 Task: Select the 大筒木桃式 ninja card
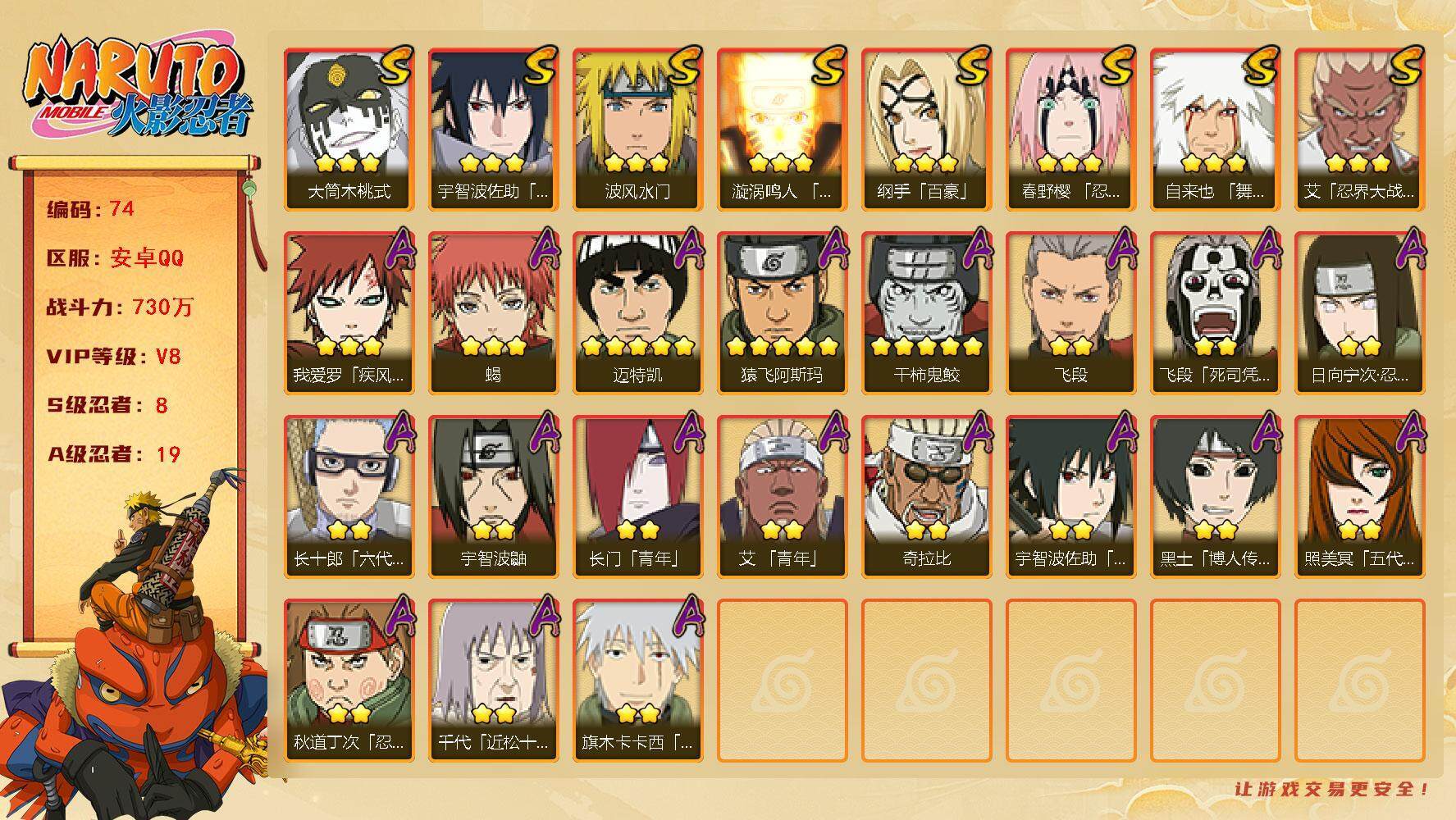point(349,129)
